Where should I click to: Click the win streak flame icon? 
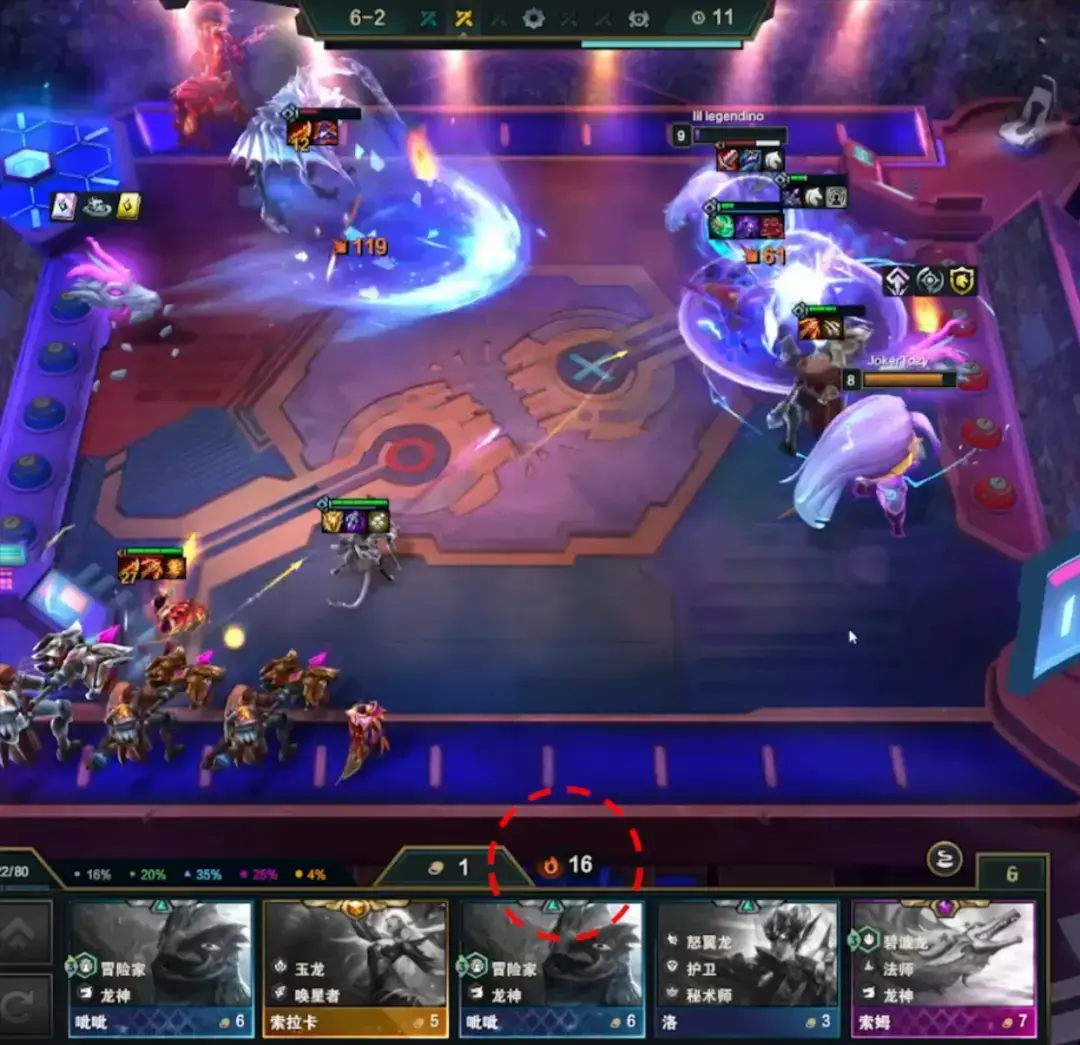pos(550,866)
